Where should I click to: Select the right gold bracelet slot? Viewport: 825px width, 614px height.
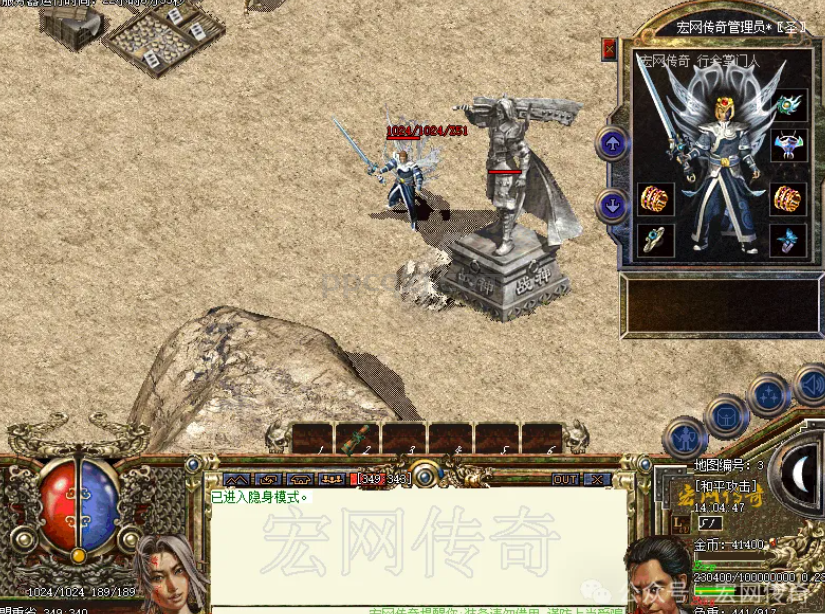pyautogui.click(x=789, y=198)
